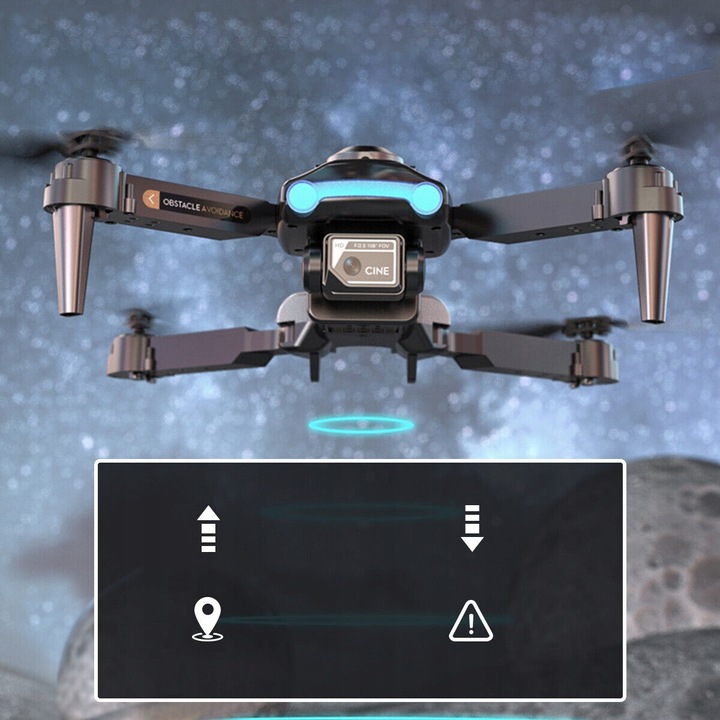Click the downward arrow descend icon
The image size is (720, 720).
click(x=472, y=529)
